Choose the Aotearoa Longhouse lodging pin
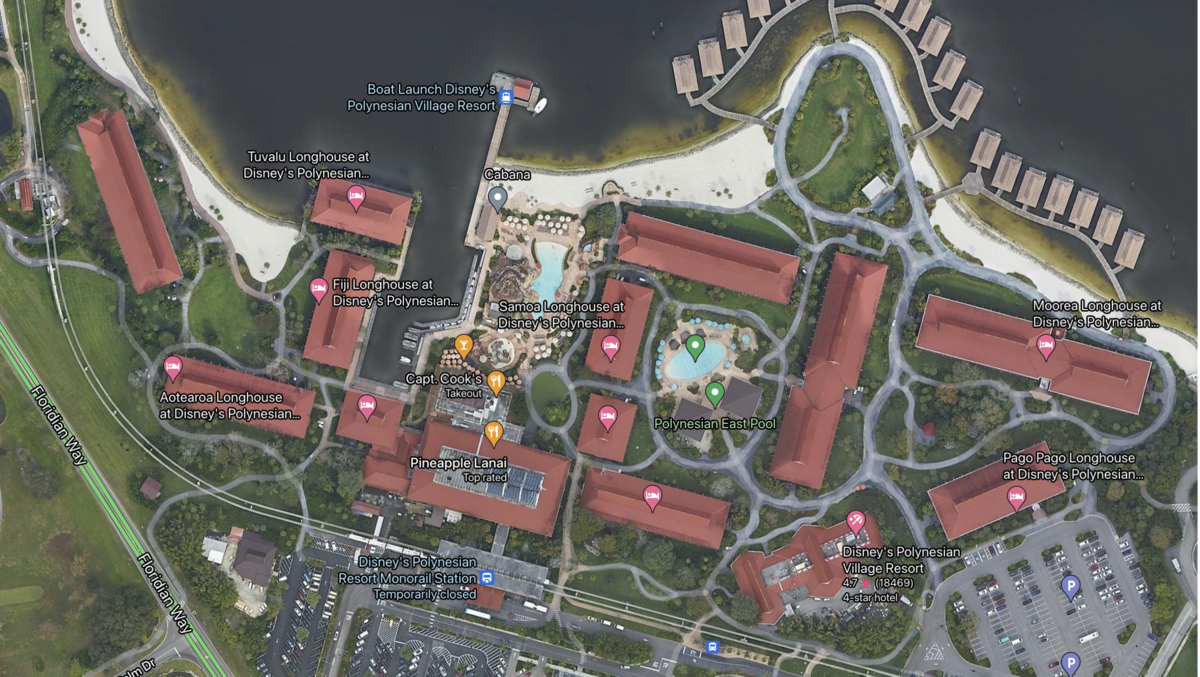 click(173, 368)
